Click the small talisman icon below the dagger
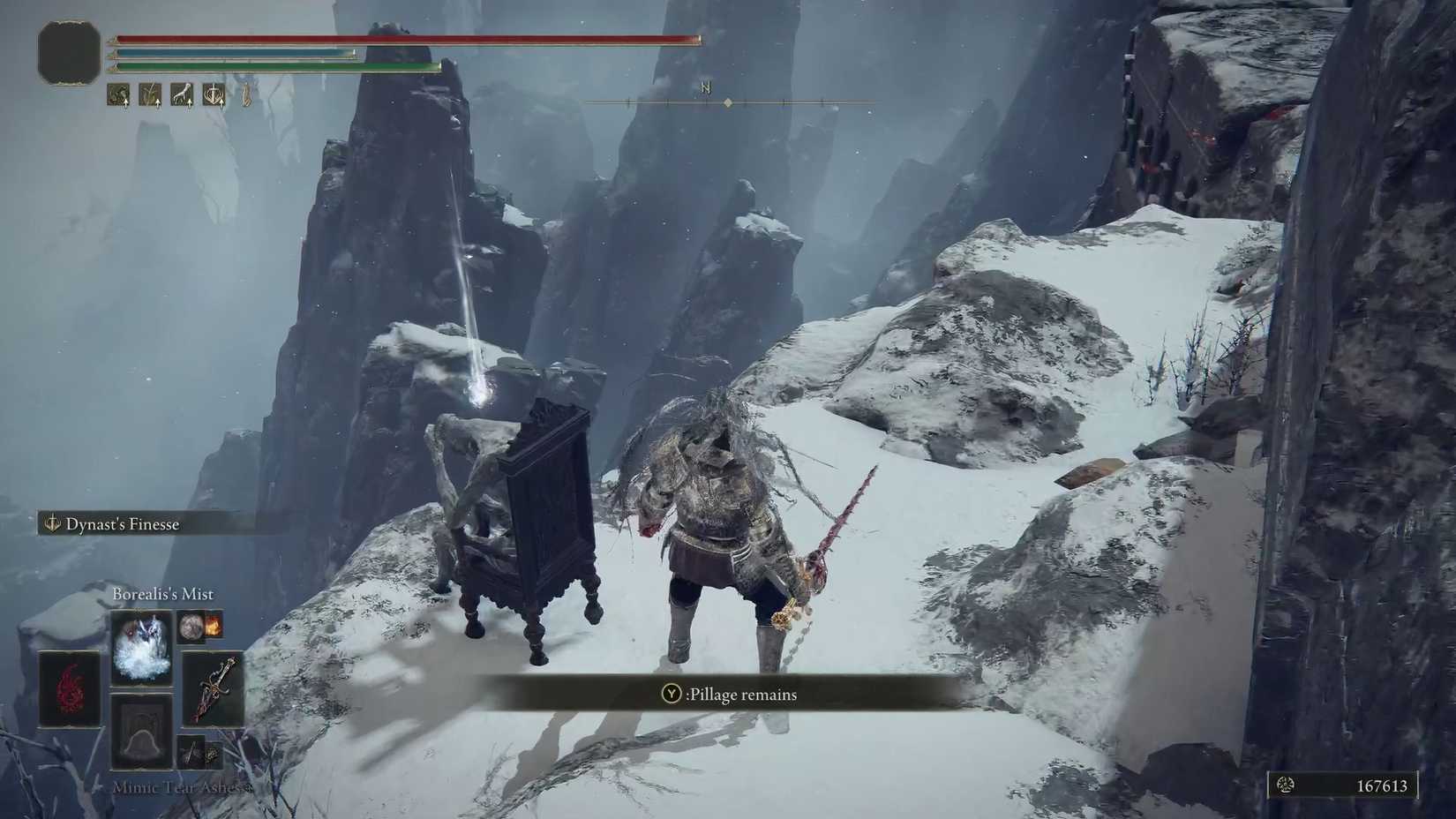 click(x=211, y=753)
